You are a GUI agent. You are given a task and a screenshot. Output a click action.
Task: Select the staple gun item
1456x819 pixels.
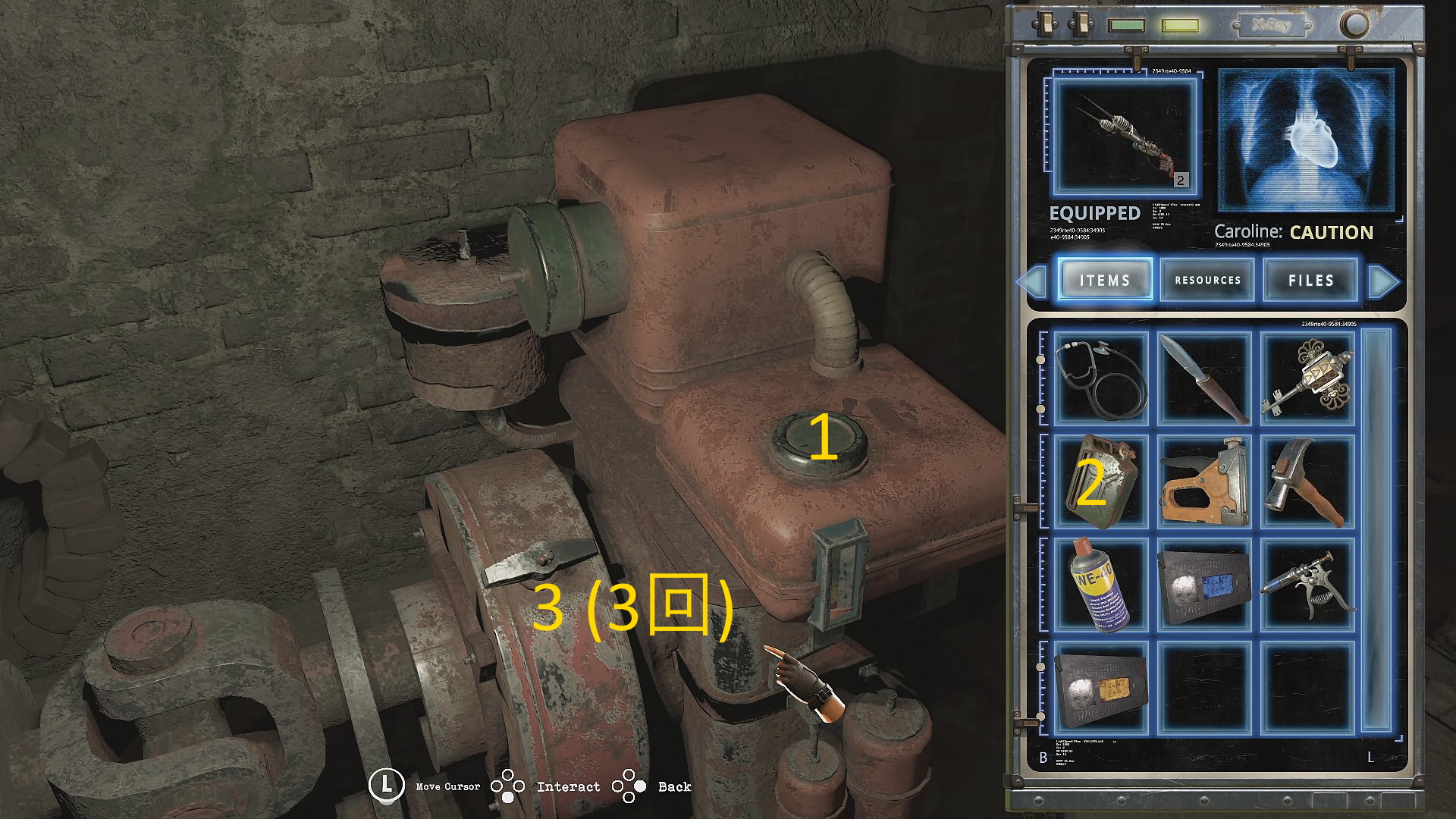click(1204, 481)
